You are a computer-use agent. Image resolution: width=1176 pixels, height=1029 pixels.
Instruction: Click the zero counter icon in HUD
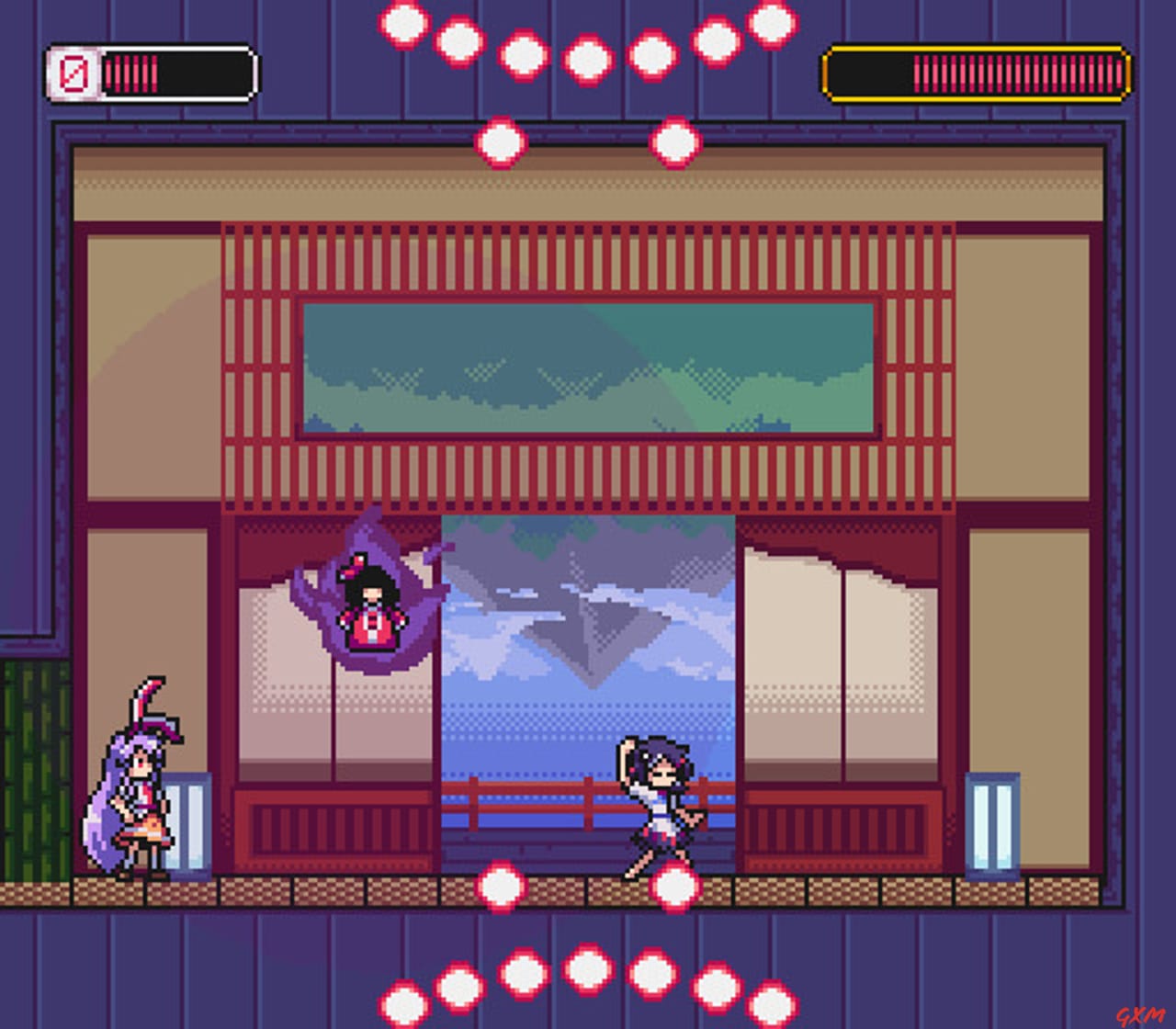[x=73, y=70]
